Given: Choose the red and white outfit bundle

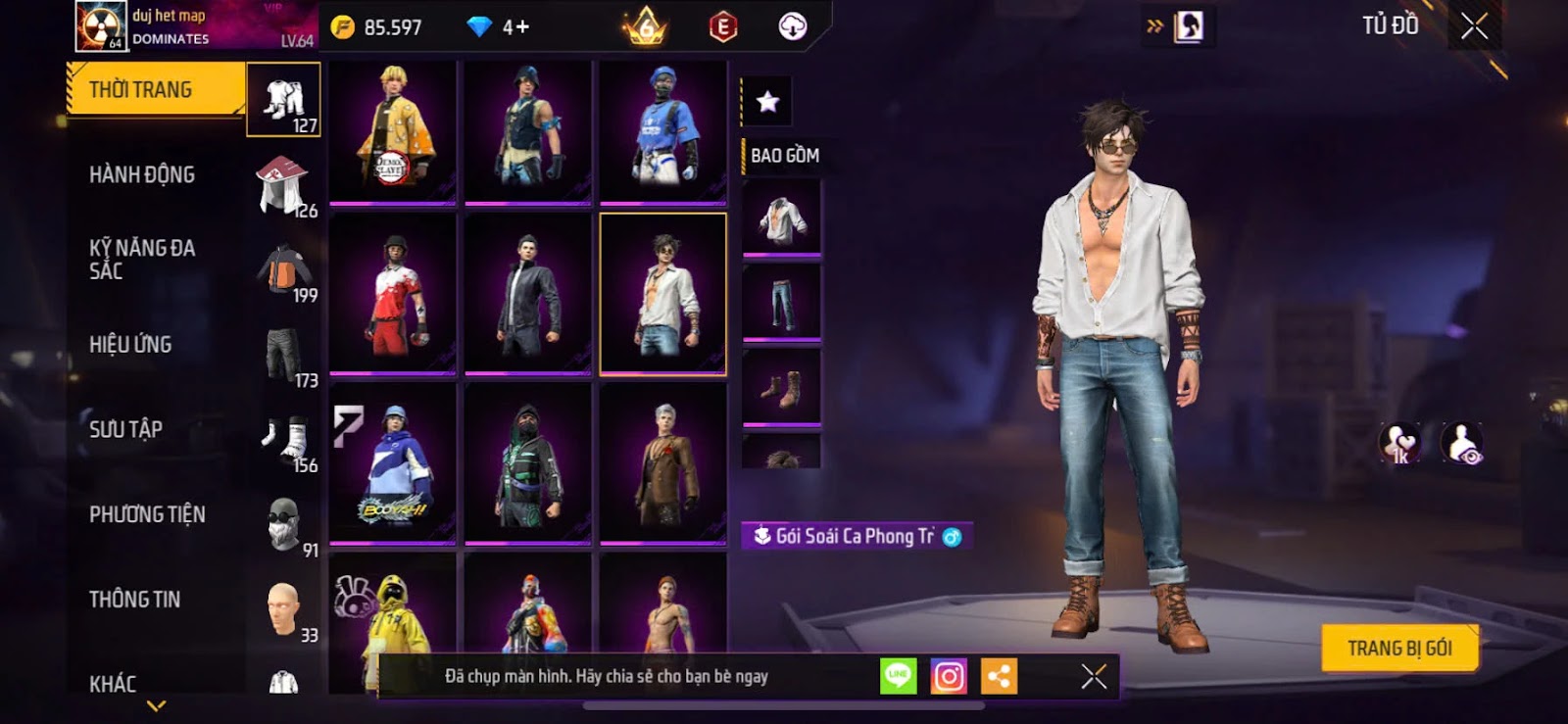Looking at the screenshot, I should 392,293.
